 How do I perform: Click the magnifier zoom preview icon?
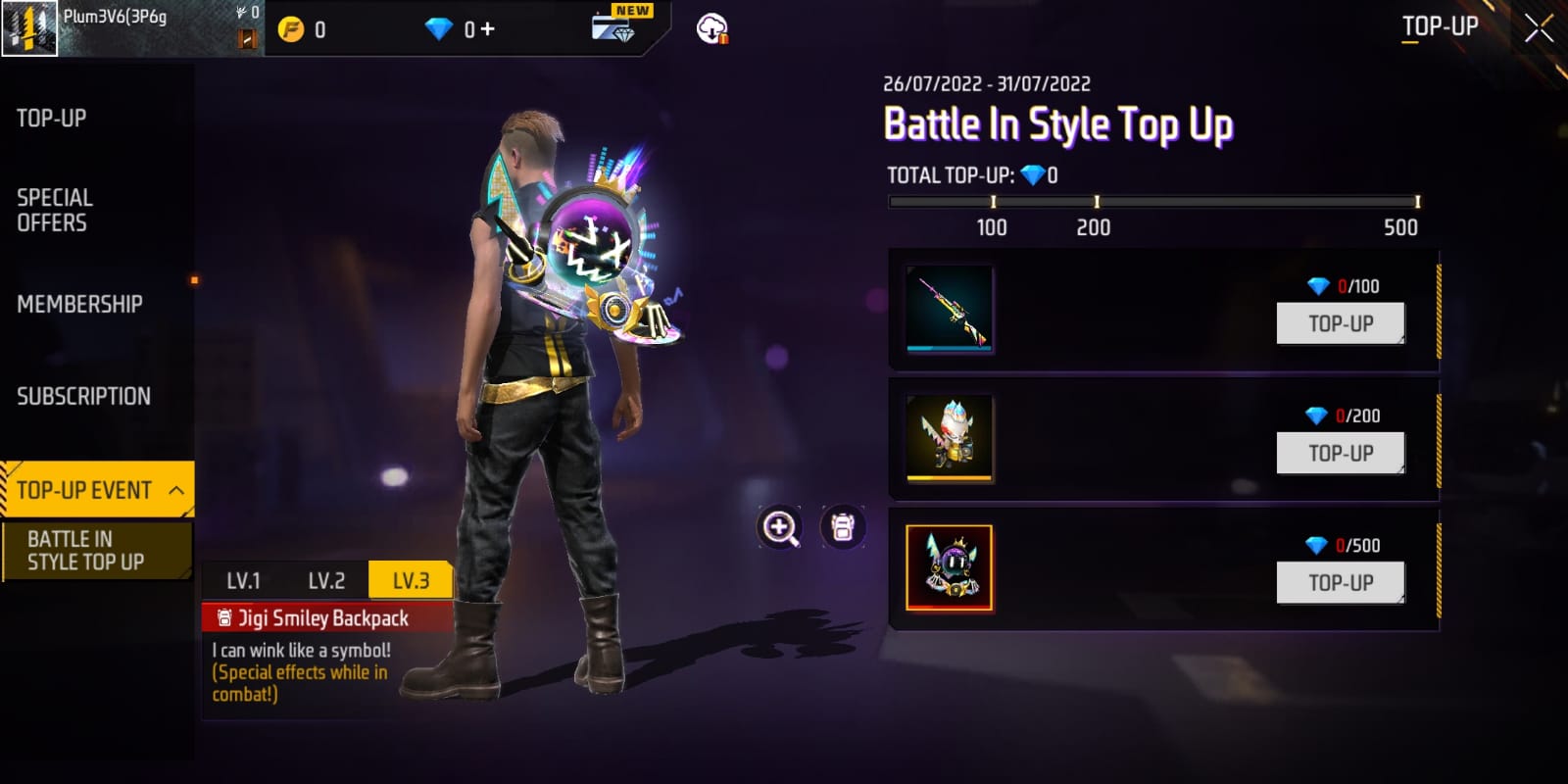coord(780,528)
